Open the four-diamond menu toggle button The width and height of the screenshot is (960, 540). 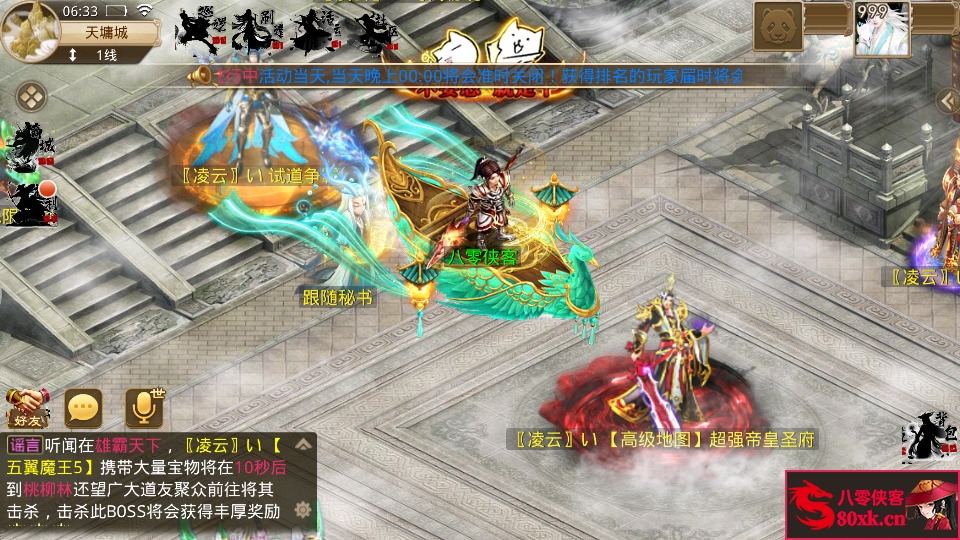tap(32, 97)
